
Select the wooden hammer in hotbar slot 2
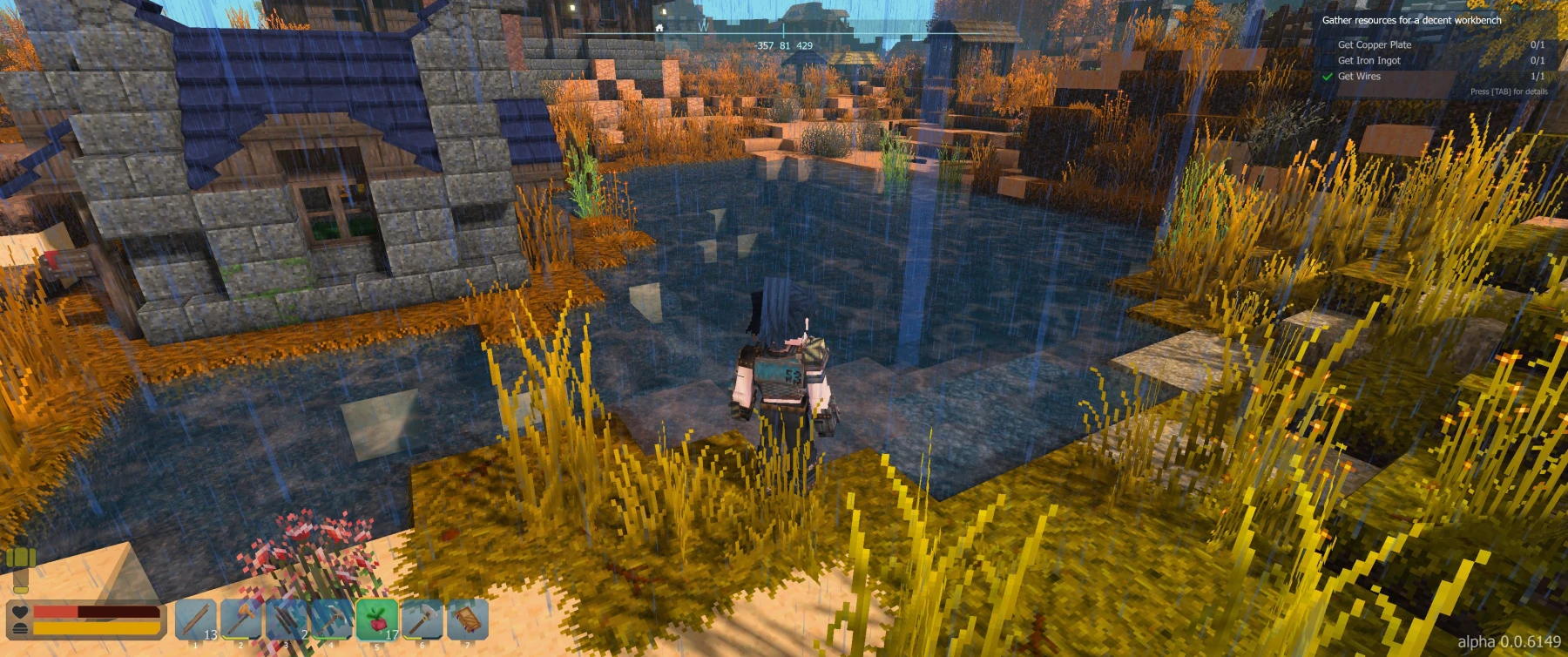pyautogui.click(x=241, y=620)
